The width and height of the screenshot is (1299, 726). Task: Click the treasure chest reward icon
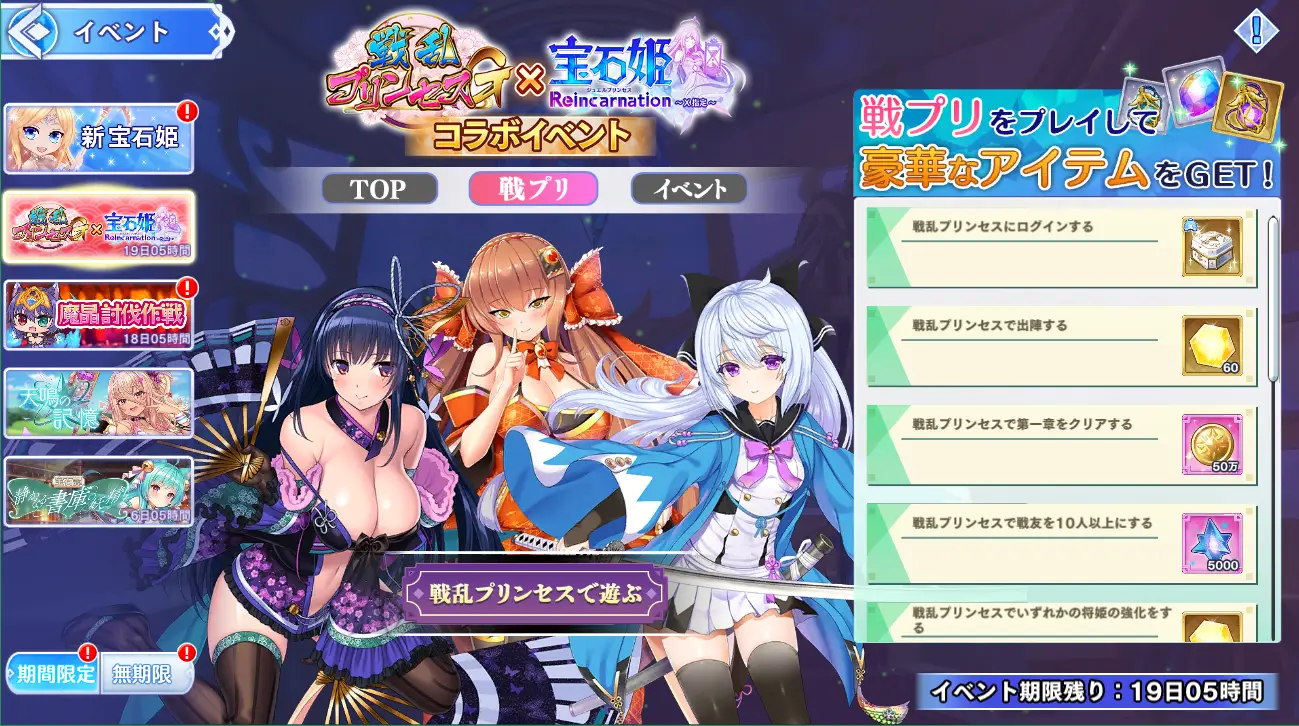point(1212,247)
